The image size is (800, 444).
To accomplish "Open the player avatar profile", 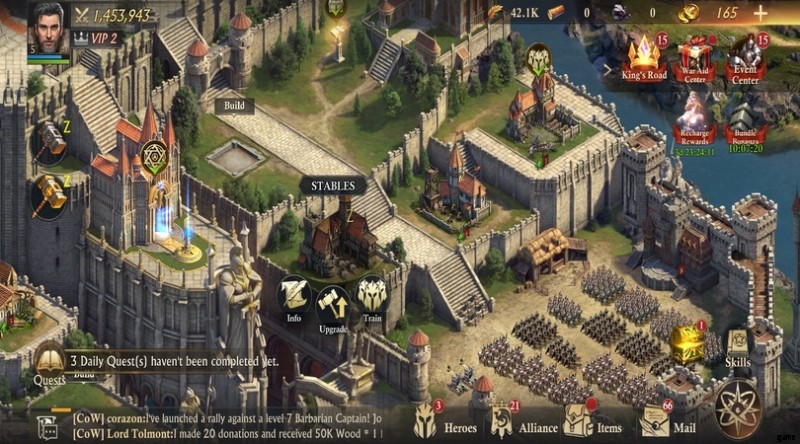I will pyautogui.click(x=49, y=26).
